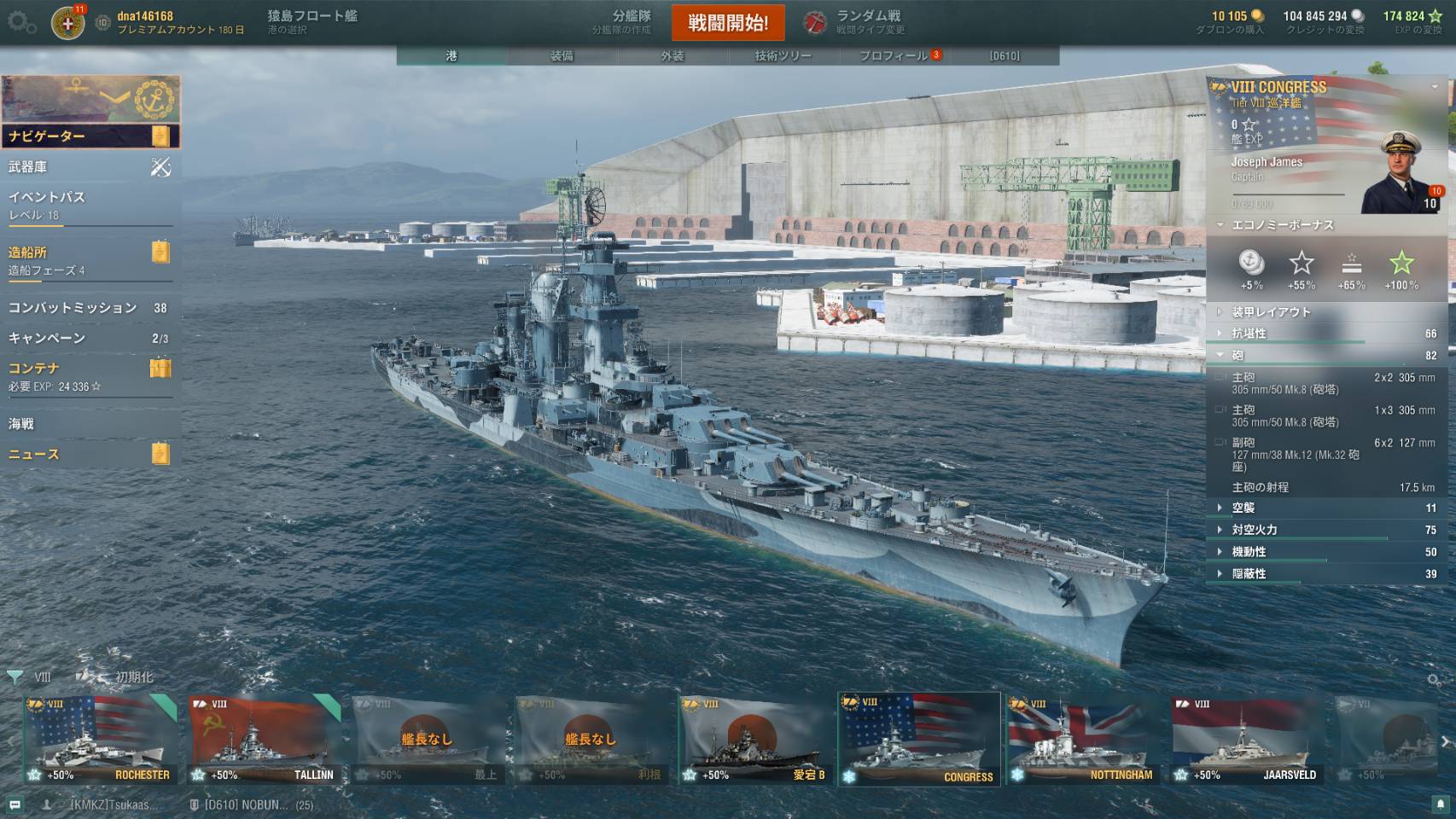Open the コンテナ containers menu
This screenshot has height=819, width=1456.
tap(90, 375)
